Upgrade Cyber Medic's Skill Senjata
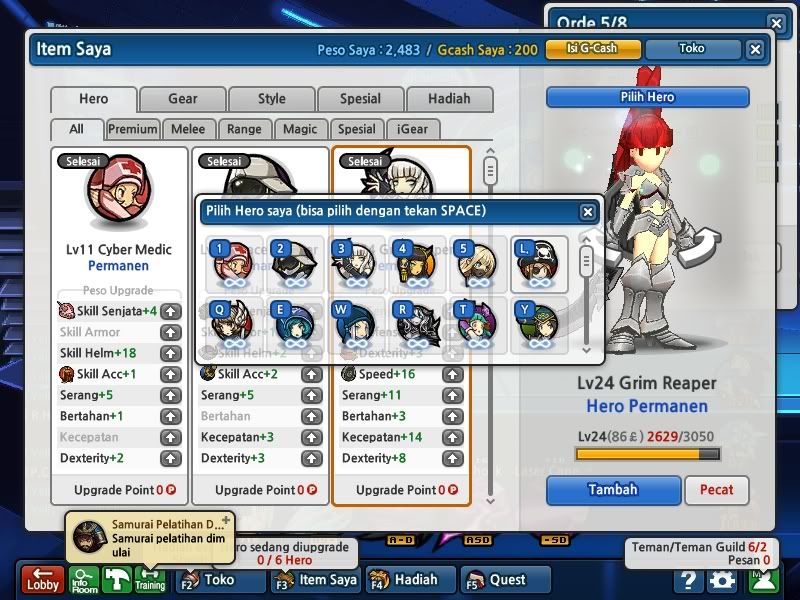Viewport: 800px width, 600px height. 171,311
